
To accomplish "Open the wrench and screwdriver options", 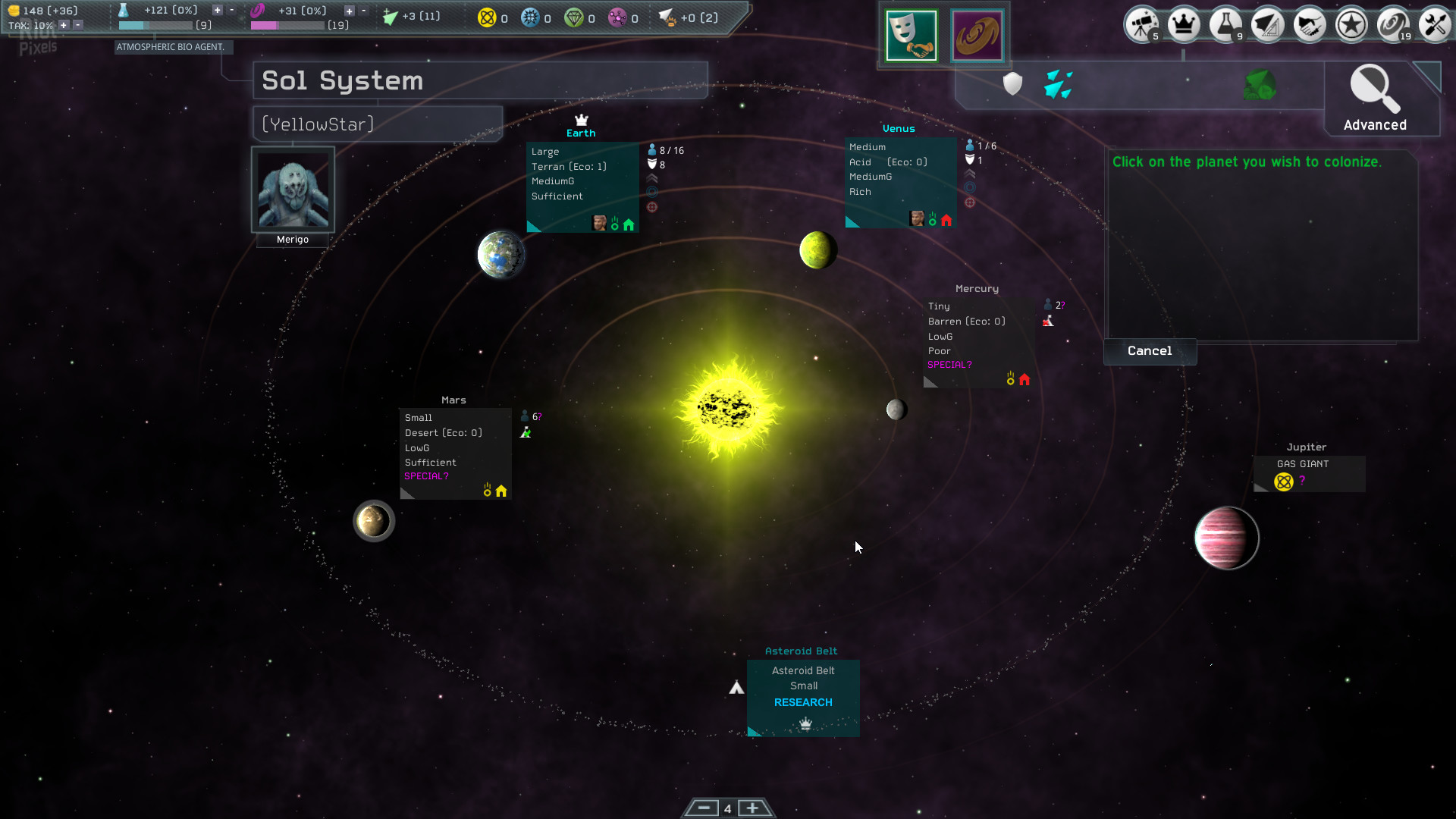I will (1435, 25).
